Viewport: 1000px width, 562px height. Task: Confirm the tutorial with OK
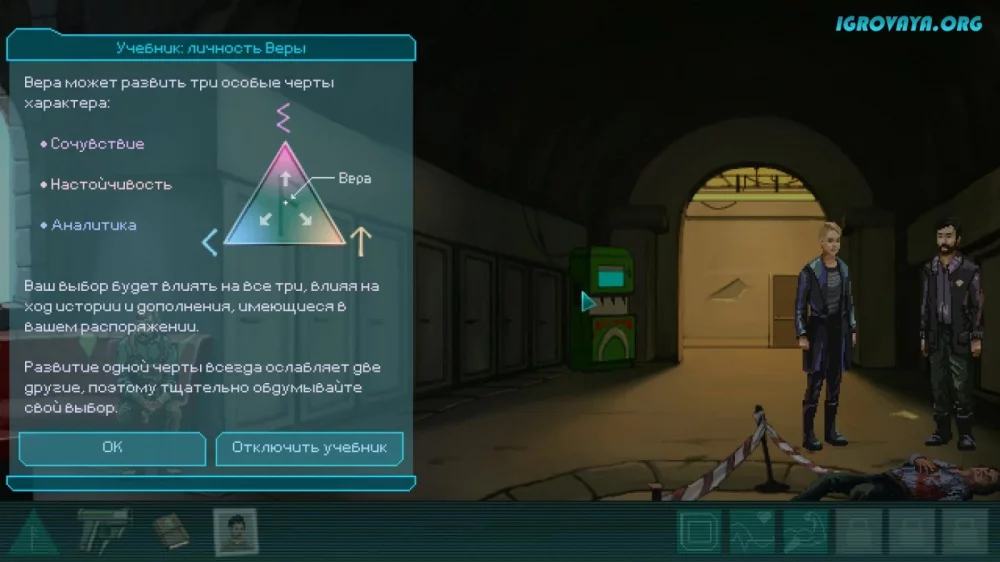(x=112, y=447)
